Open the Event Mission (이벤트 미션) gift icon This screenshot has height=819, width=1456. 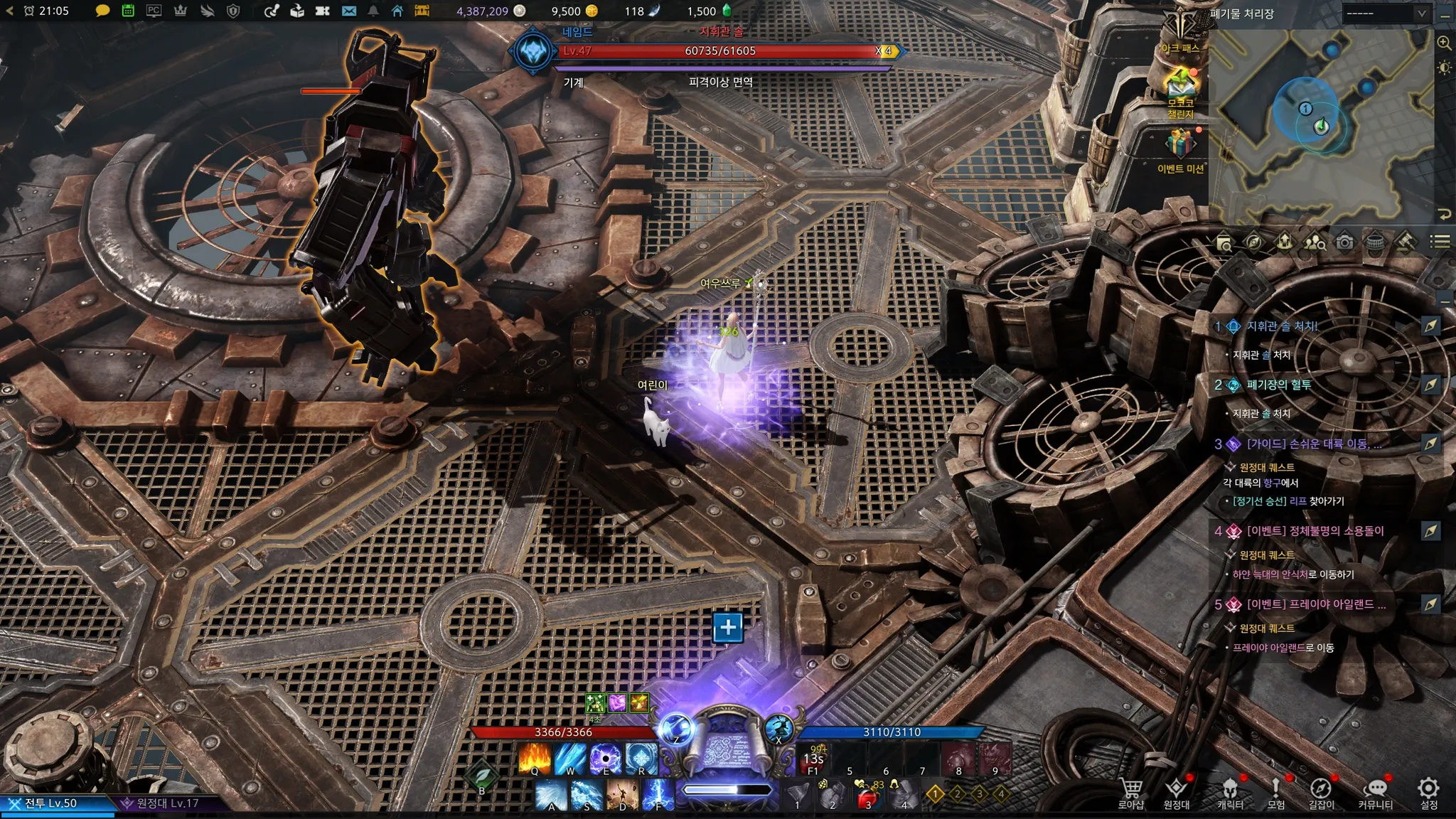(1180, 146)
